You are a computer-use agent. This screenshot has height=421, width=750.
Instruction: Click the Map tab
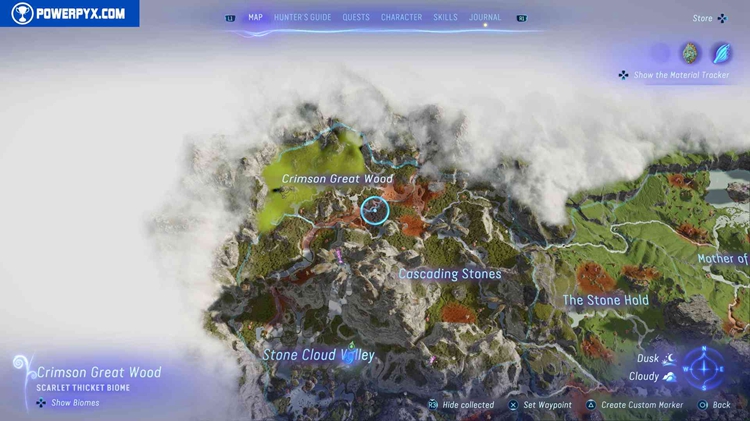coord(255,17)
